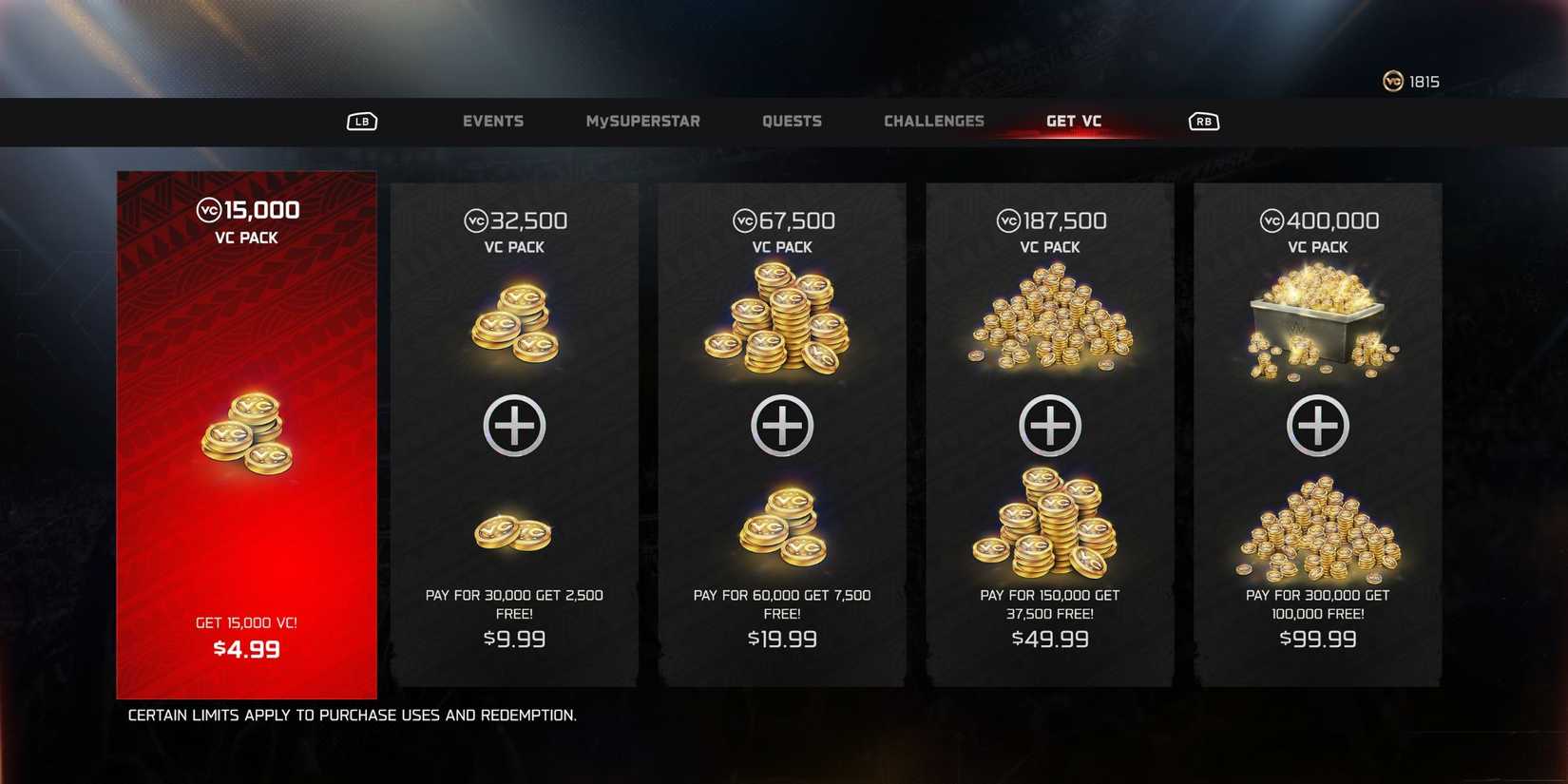Click the plus icon on the 400,000 VC pack
1568x784 pixels.
pyautogui.click(x=1317, y=426)
